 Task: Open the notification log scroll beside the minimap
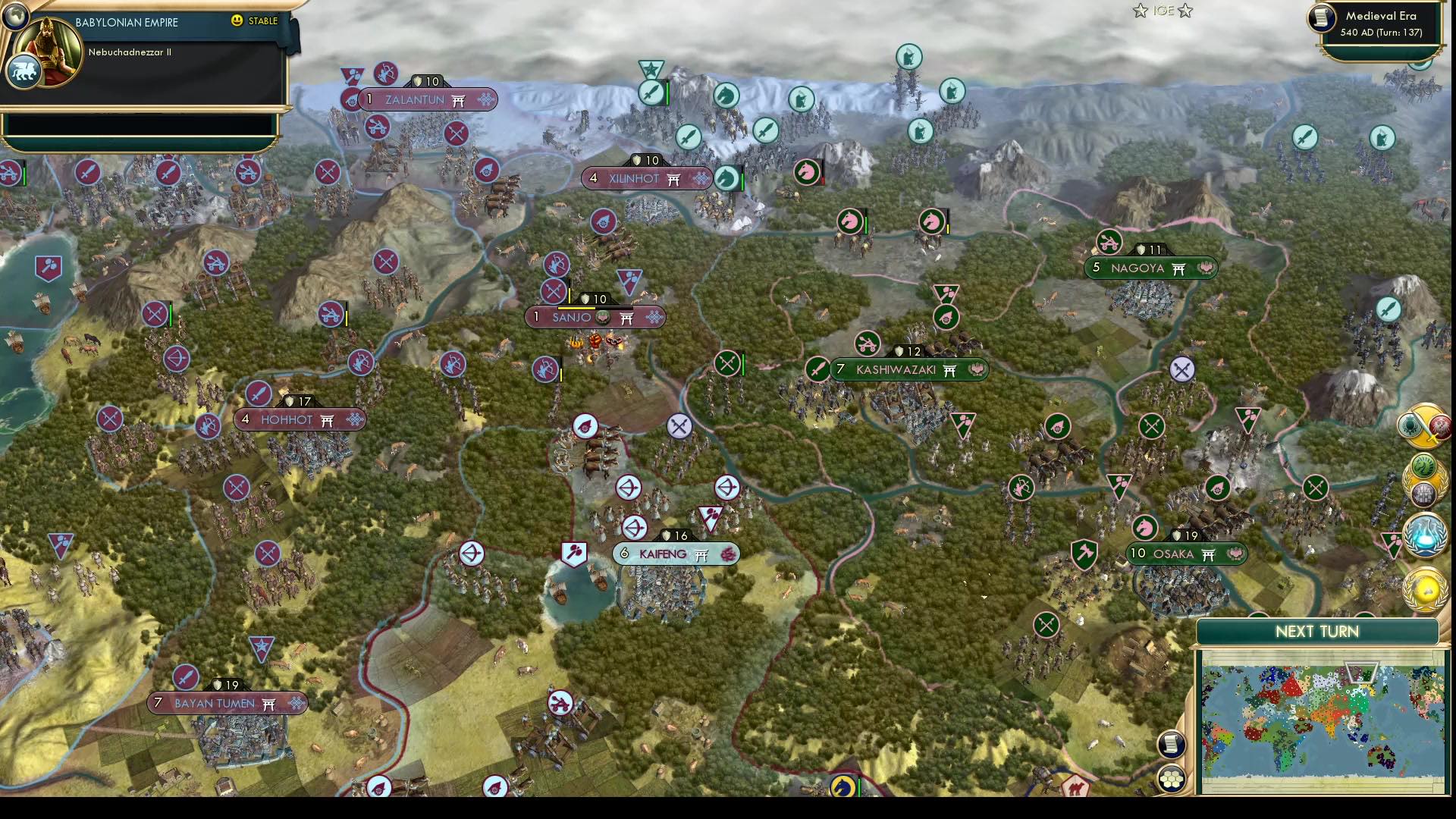coord(1172,744)
